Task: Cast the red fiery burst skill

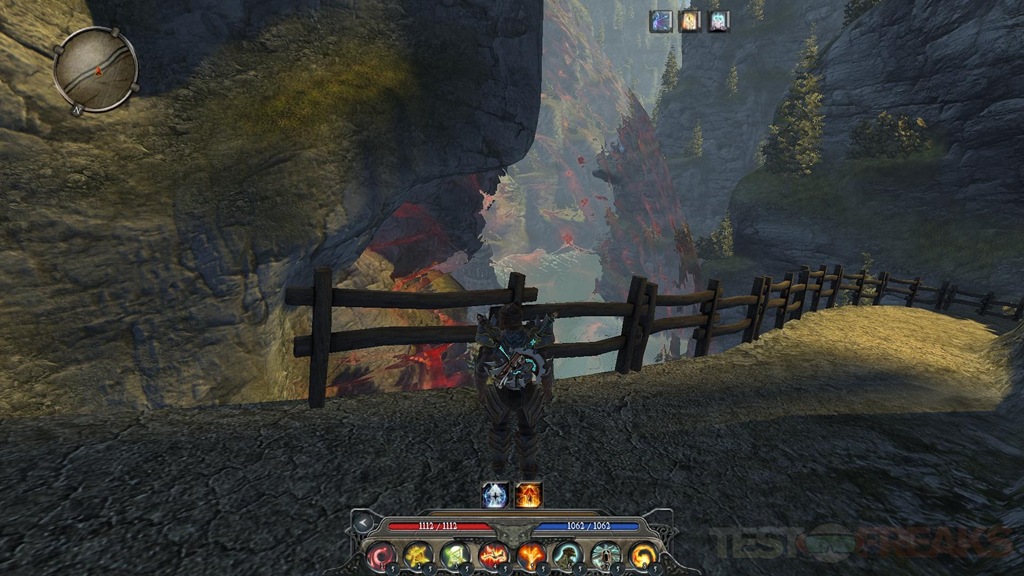Action: pyautogui.click(x=493, y=555)
